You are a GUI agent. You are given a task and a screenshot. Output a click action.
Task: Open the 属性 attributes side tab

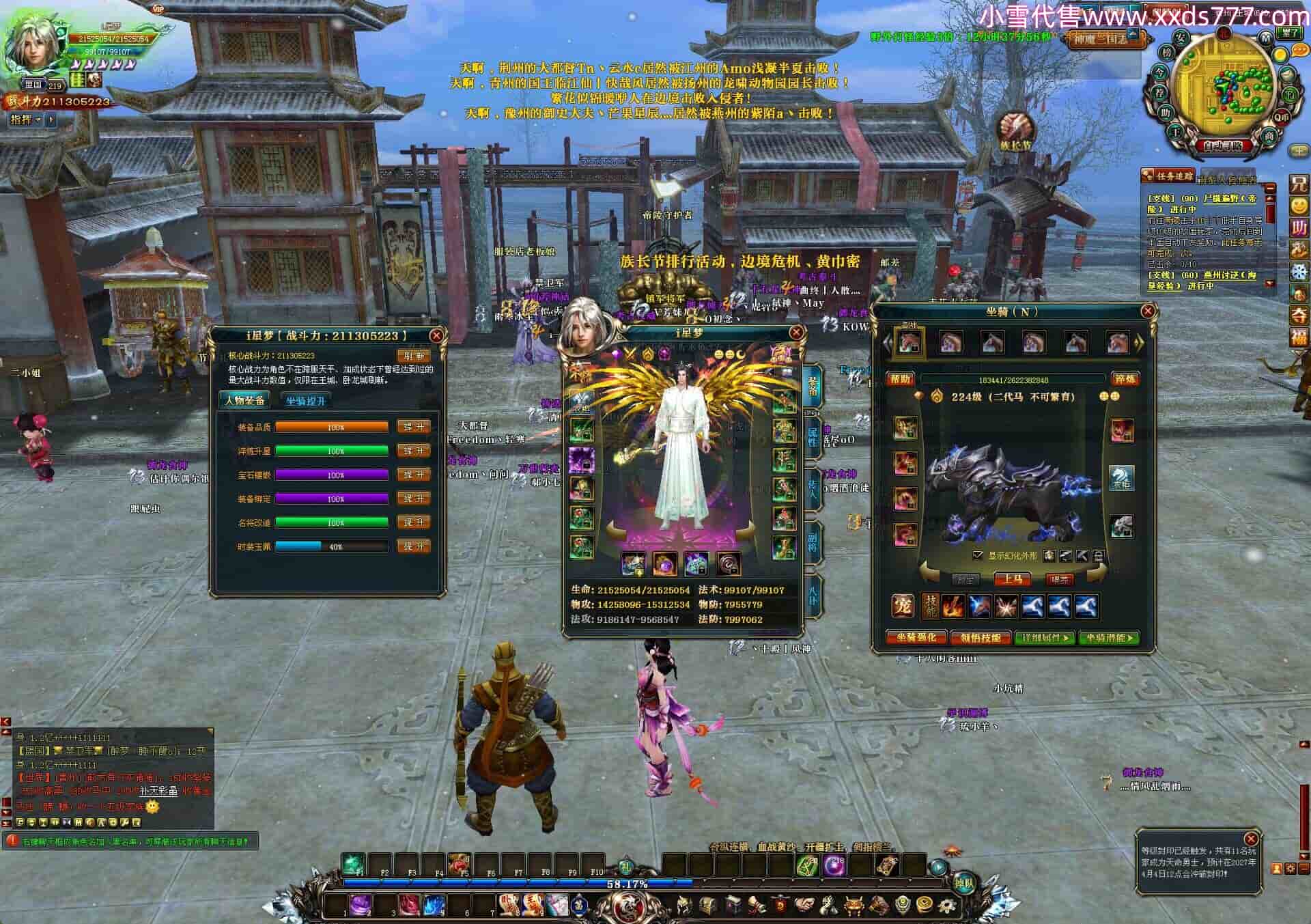click(x=813, y=436)
